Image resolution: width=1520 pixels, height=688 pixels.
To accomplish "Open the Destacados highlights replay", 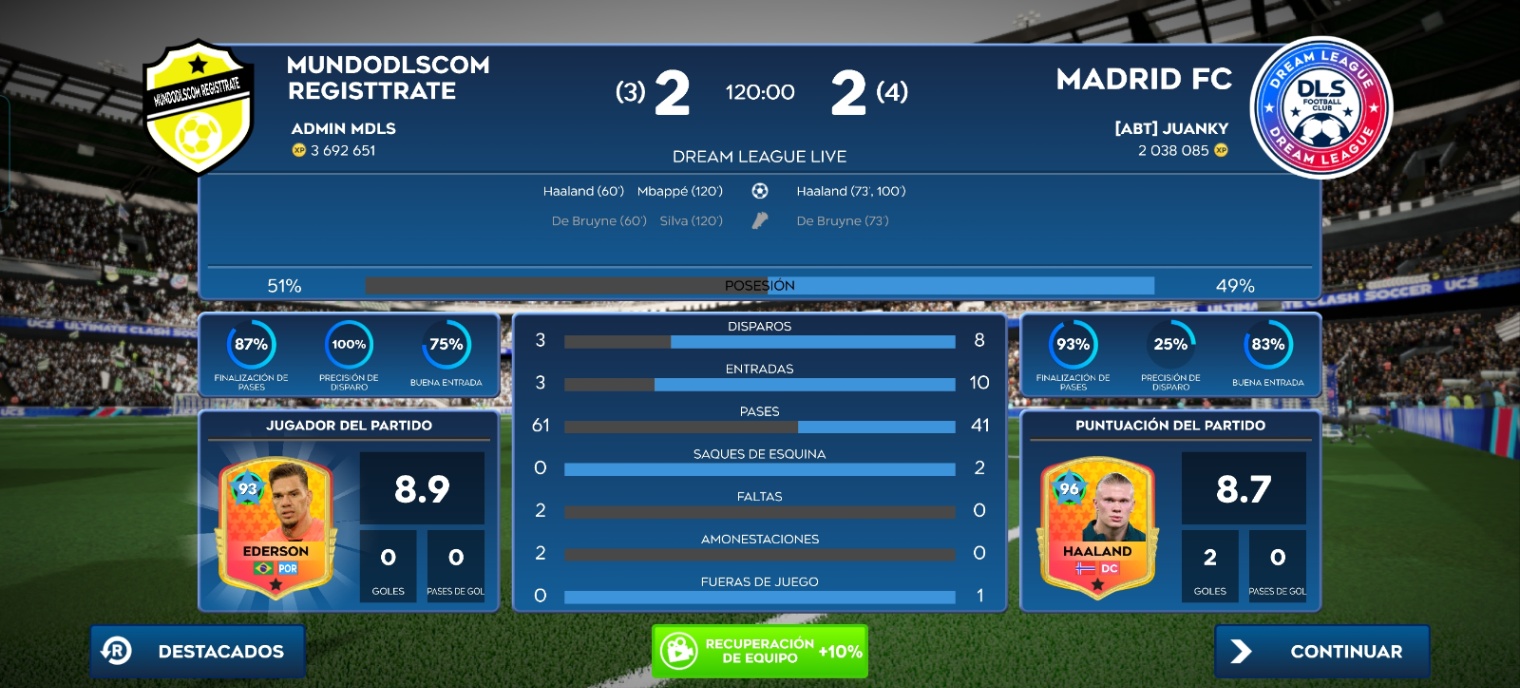I will pos(198,651).
